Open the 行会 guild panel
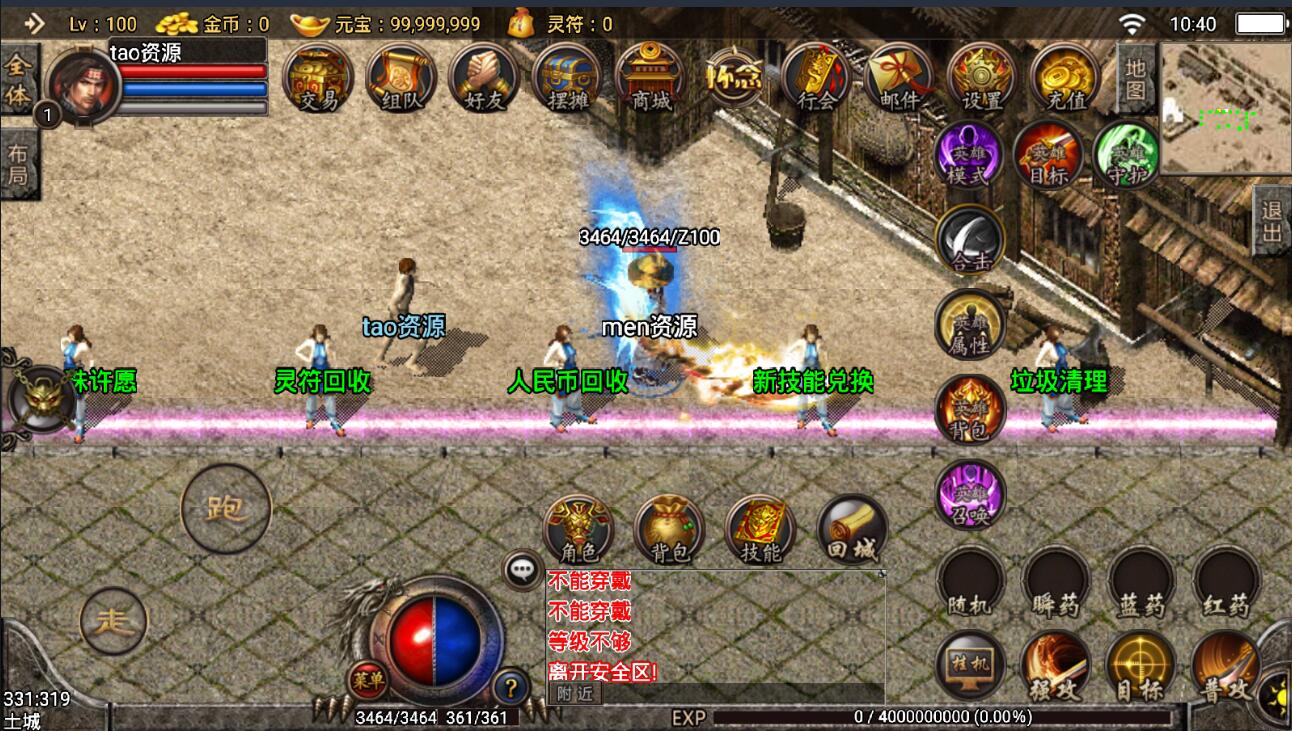1292x731 pixels. (816, 78)
